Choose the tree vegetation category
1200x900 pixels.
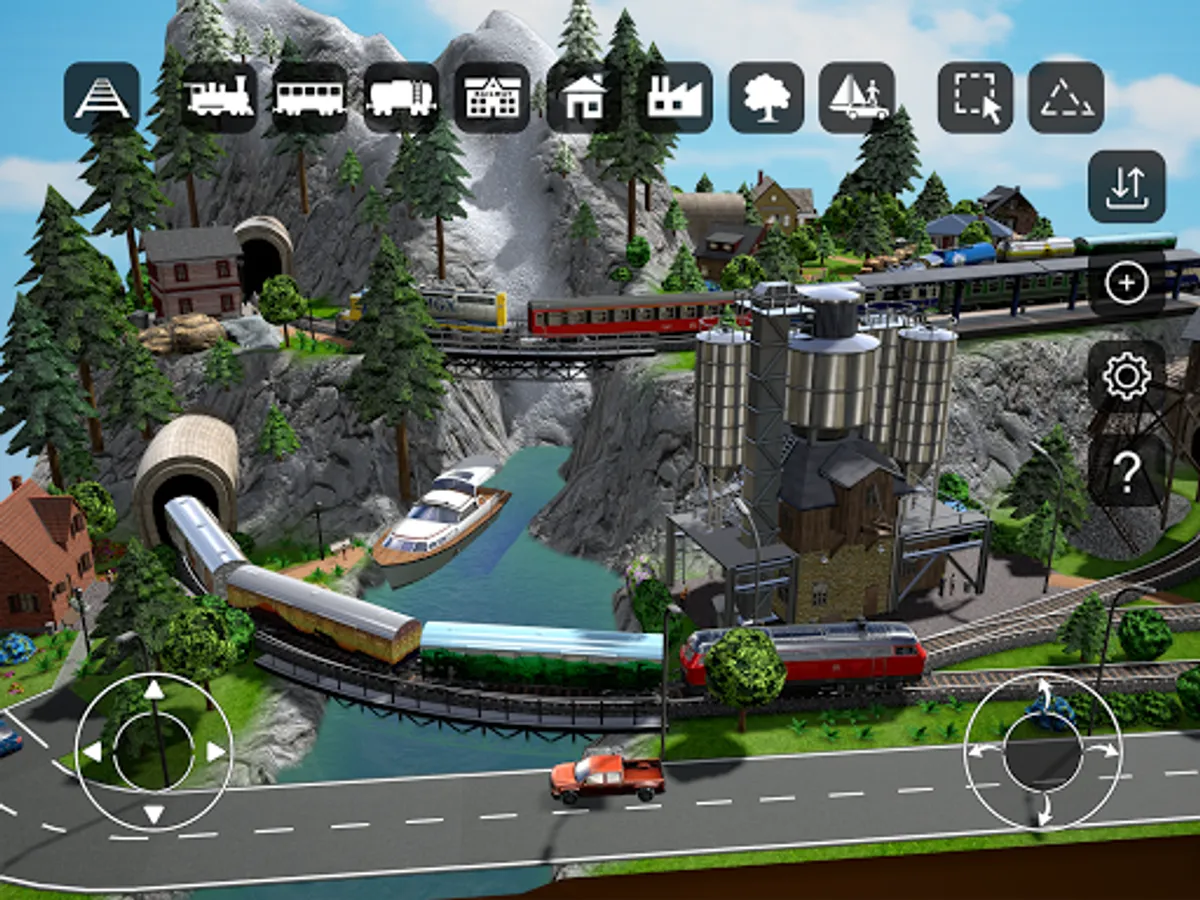pos(766,98)
